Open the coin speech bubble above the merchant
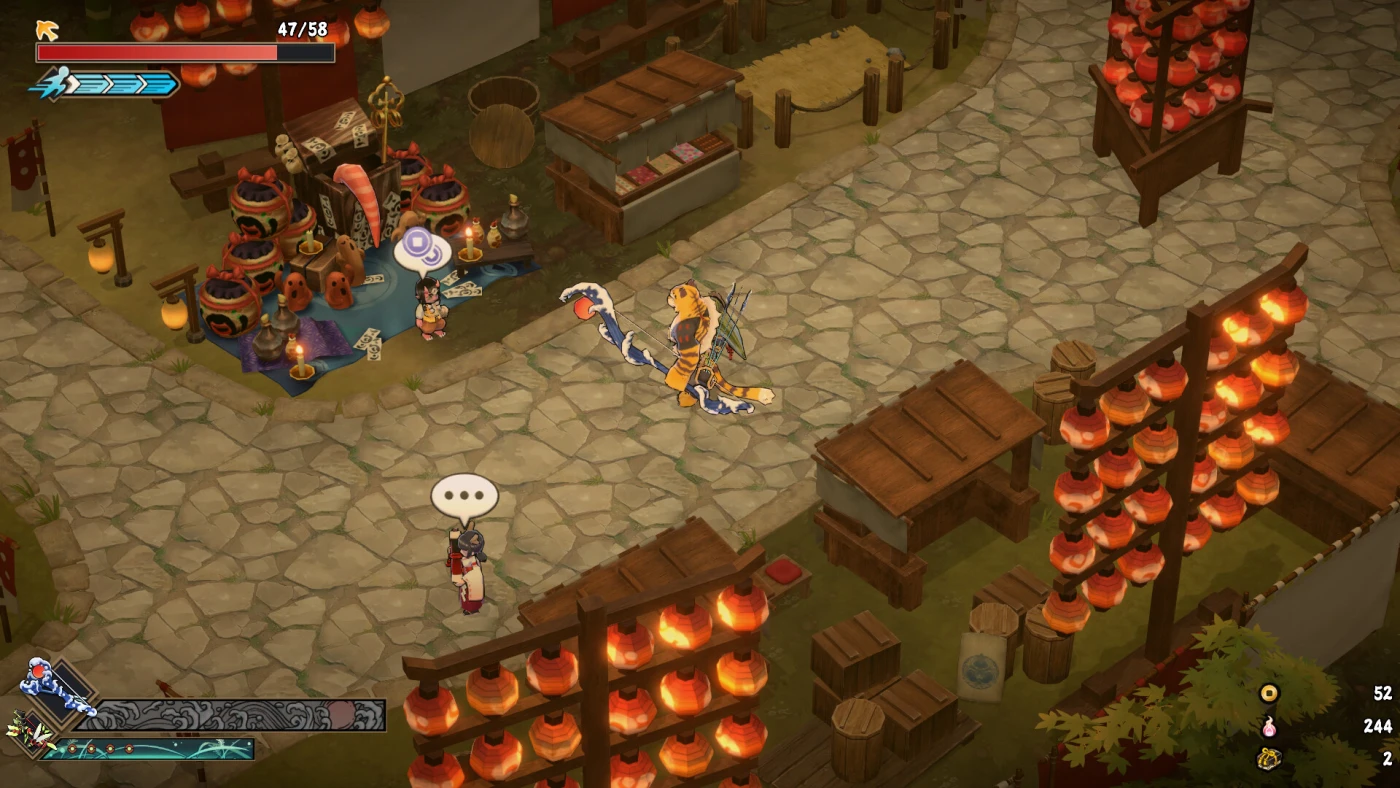 (x=422, y=250)
